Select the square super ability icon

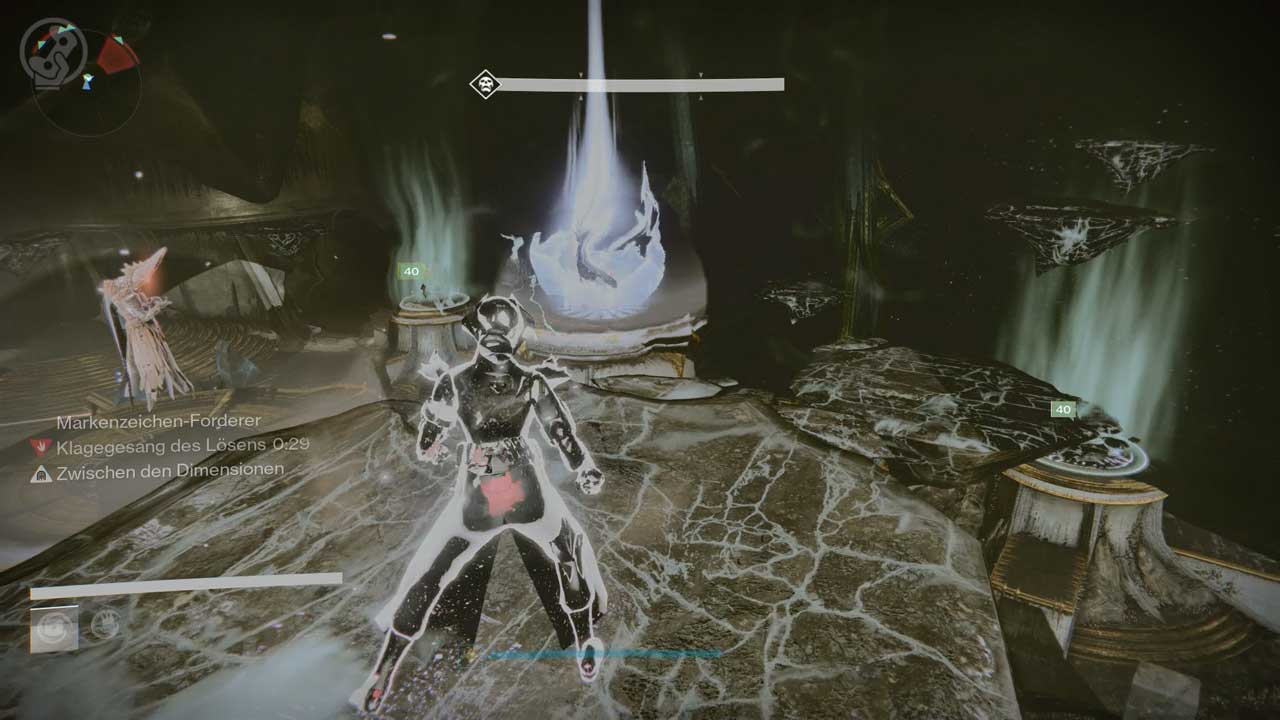point(54,629)
